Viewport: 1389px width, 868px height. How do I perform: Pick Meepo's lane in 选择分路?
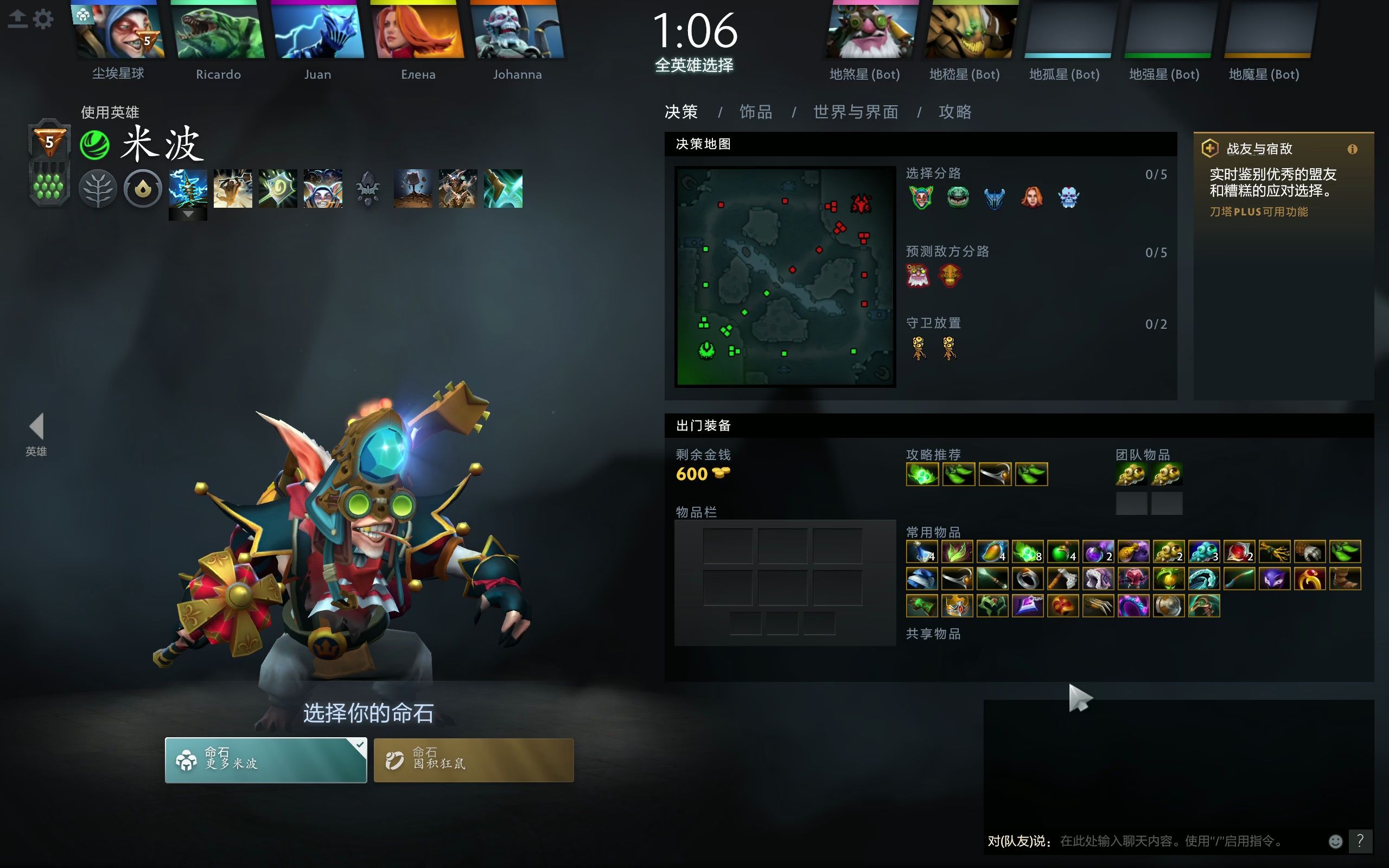pyautogui.click(x=922, y=198)
